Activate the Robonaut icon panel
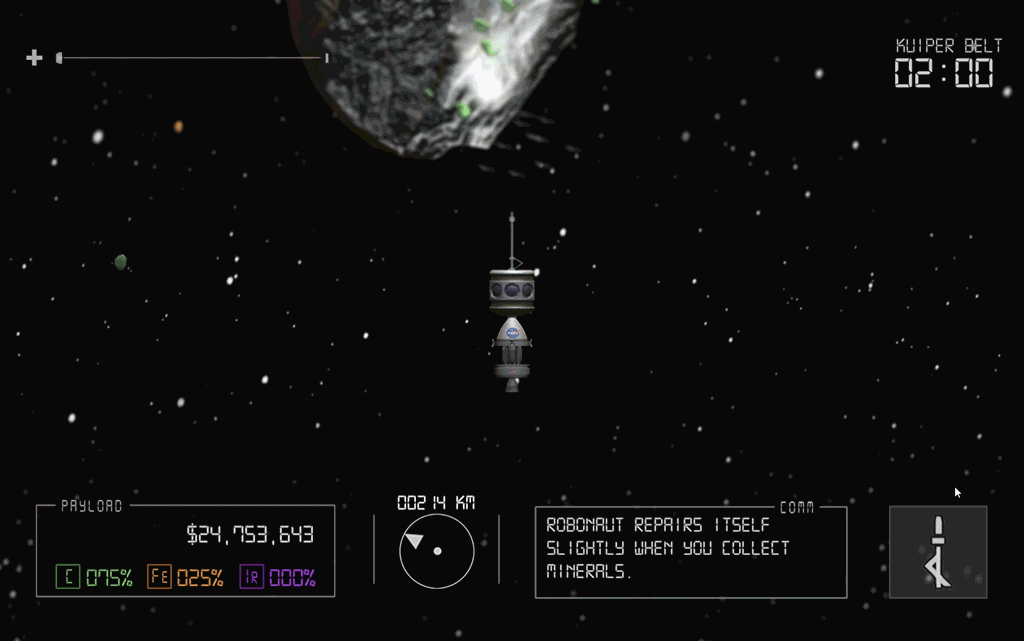 [937, 552]
